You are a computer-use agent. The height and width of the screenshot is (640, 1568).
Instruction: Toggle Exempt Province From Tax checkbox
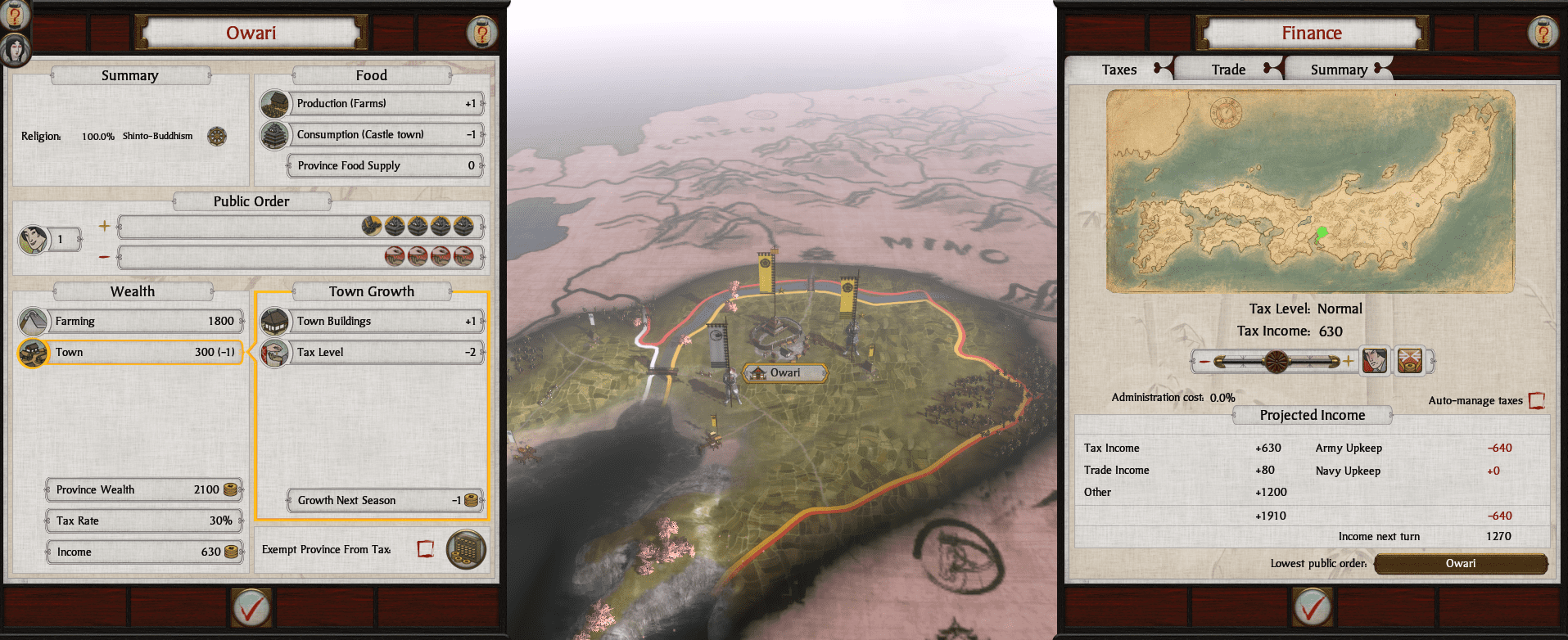(x=425, y=549)
